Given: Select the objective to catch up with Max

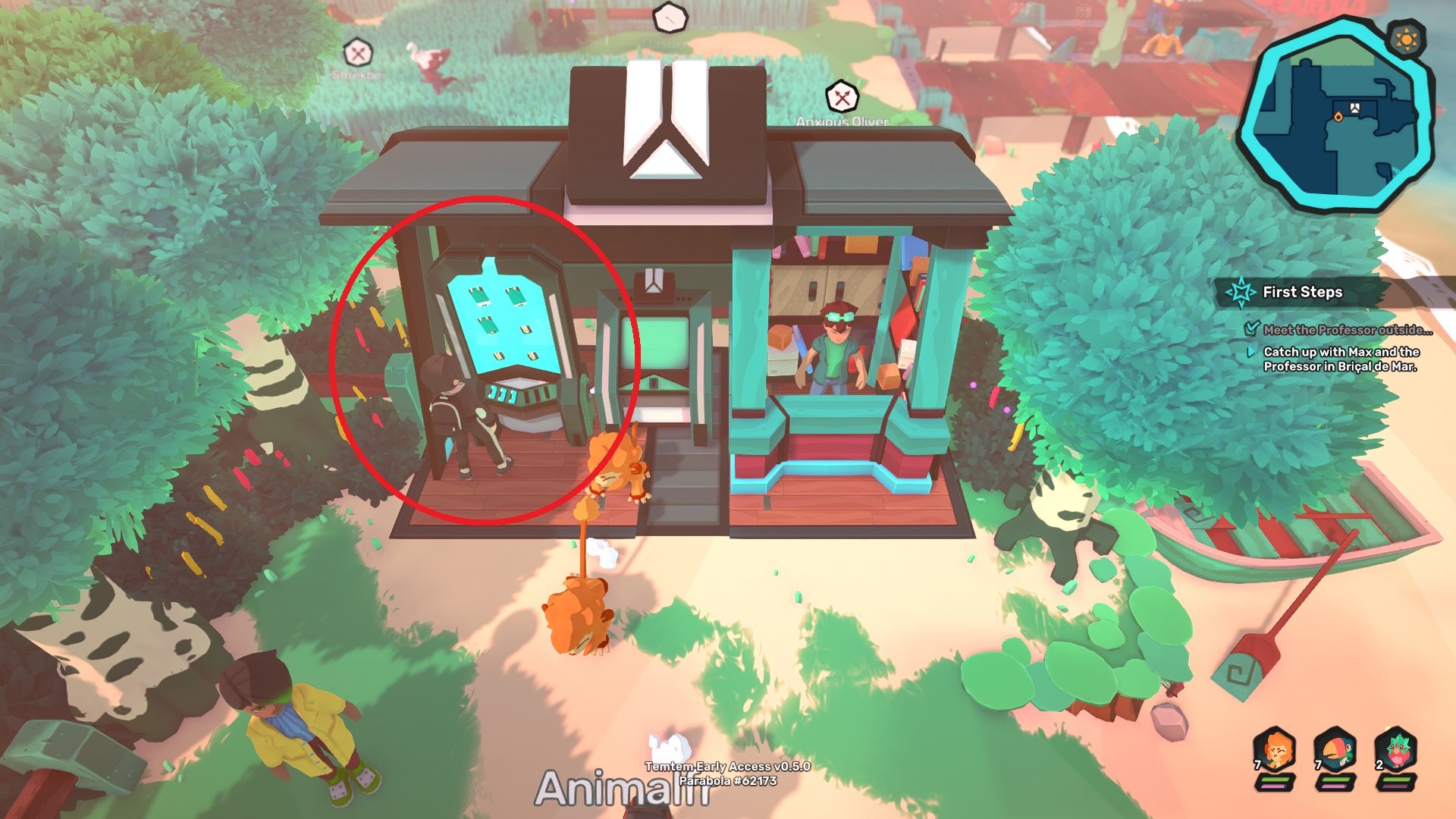Looking at the screenshot, I should click(x=1340, y=359).
